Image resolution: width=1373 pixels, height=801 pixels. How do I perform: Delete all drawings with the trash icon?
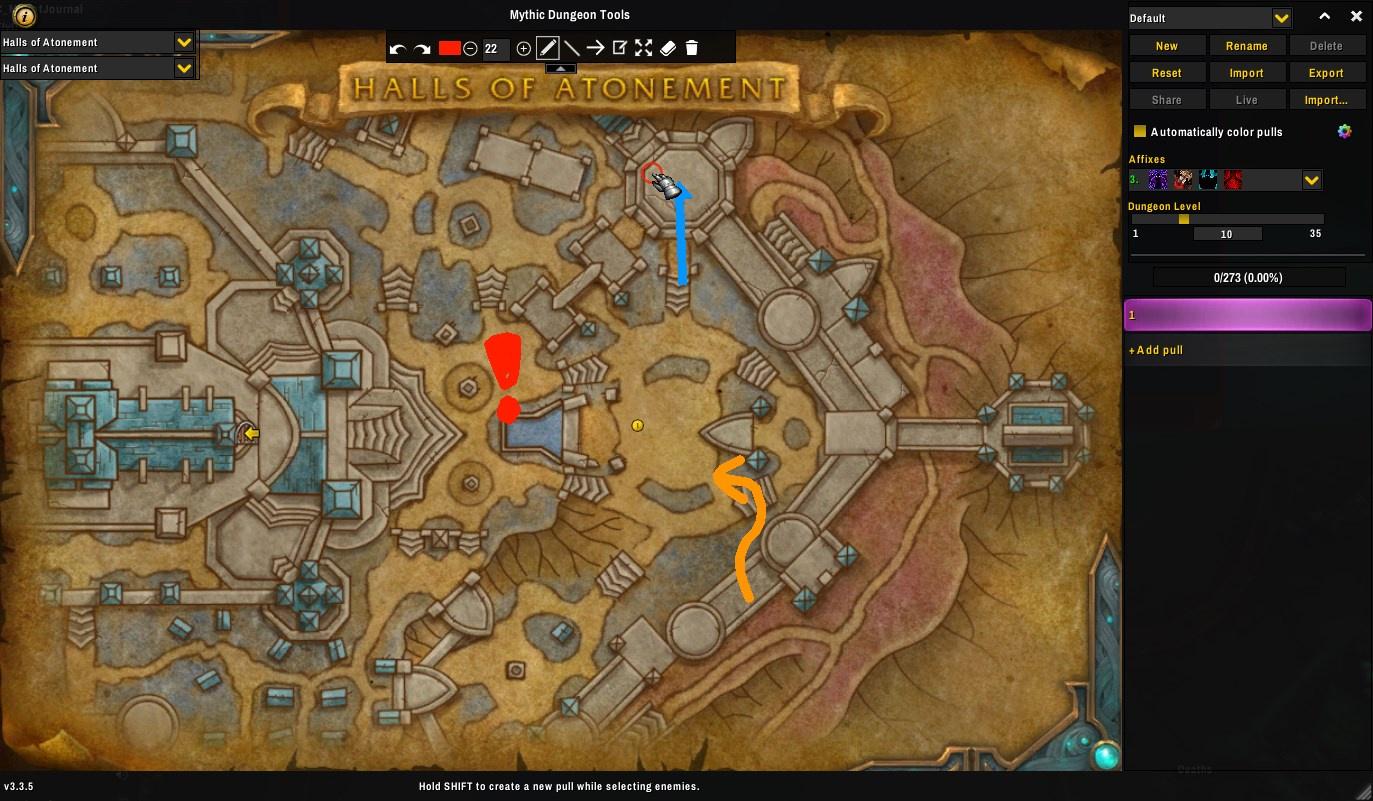coord(692,48)
